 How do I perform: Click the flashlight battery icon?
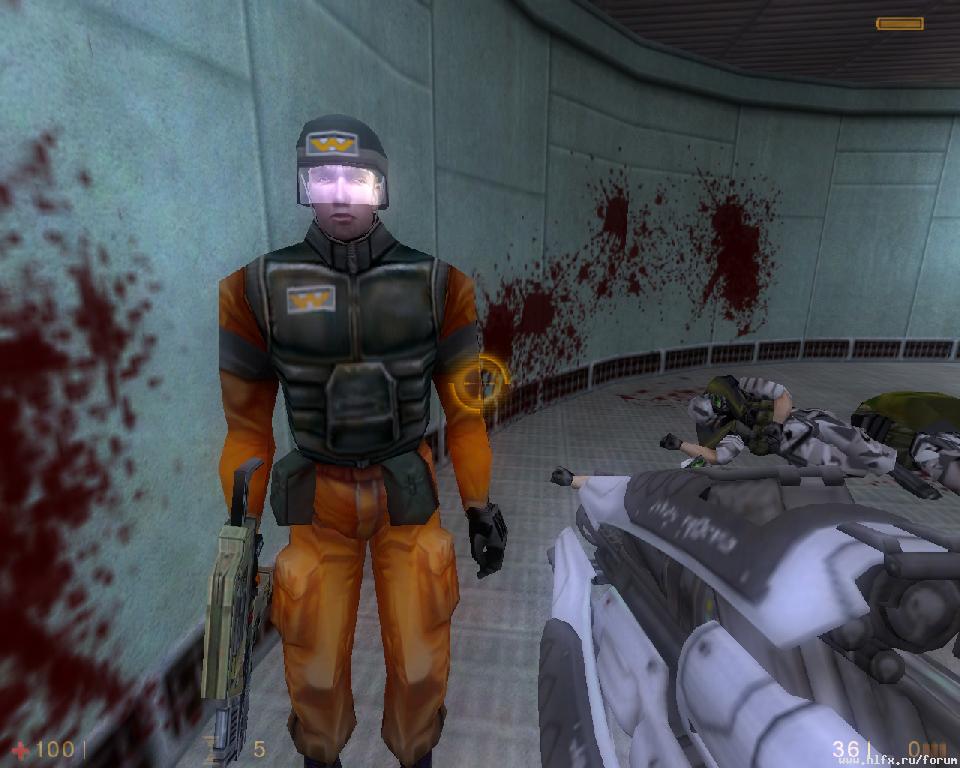[x=899, y=23]
